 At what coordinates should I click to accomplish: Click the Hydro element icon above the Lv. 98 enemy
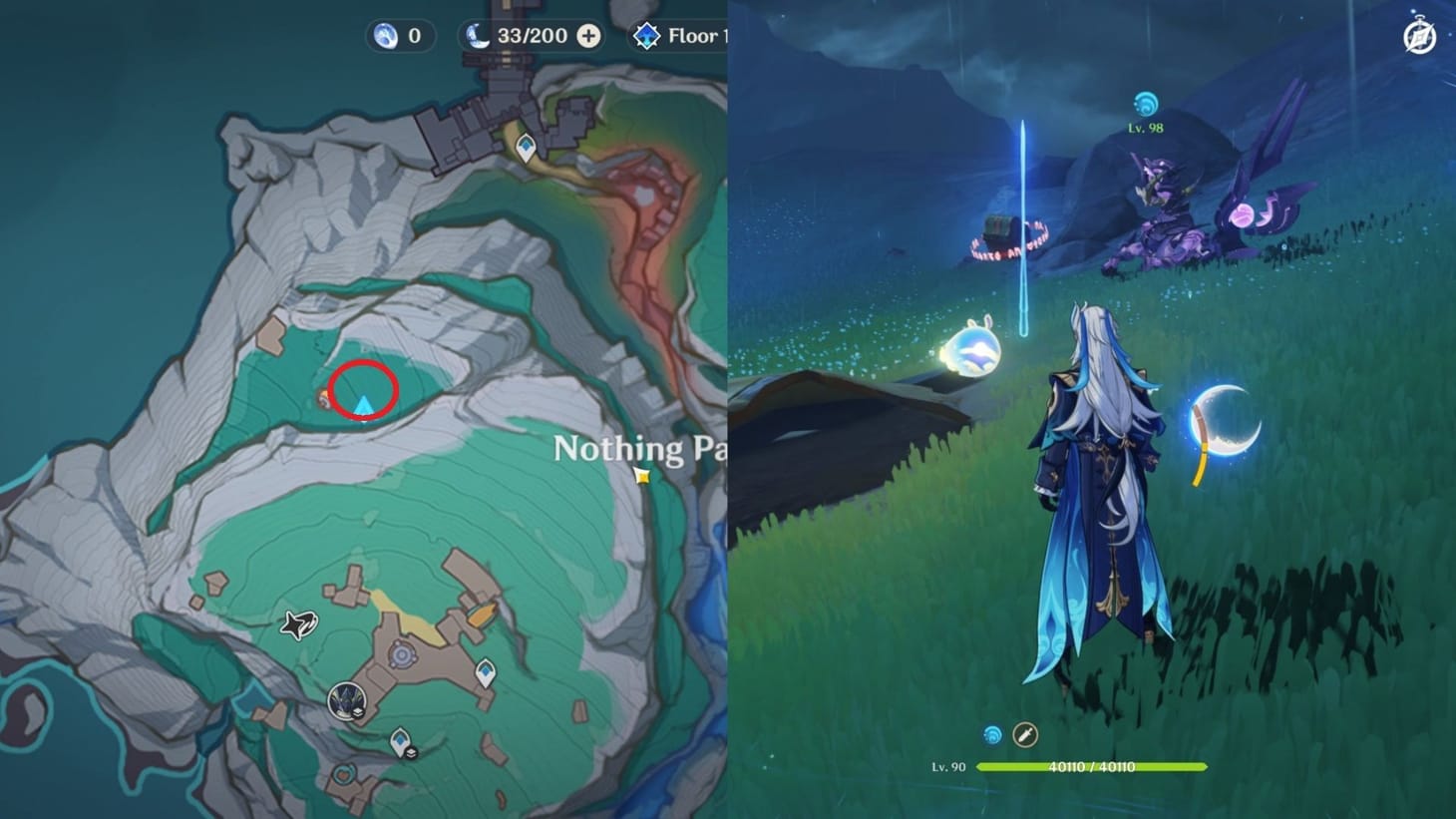coord(1145,101)
